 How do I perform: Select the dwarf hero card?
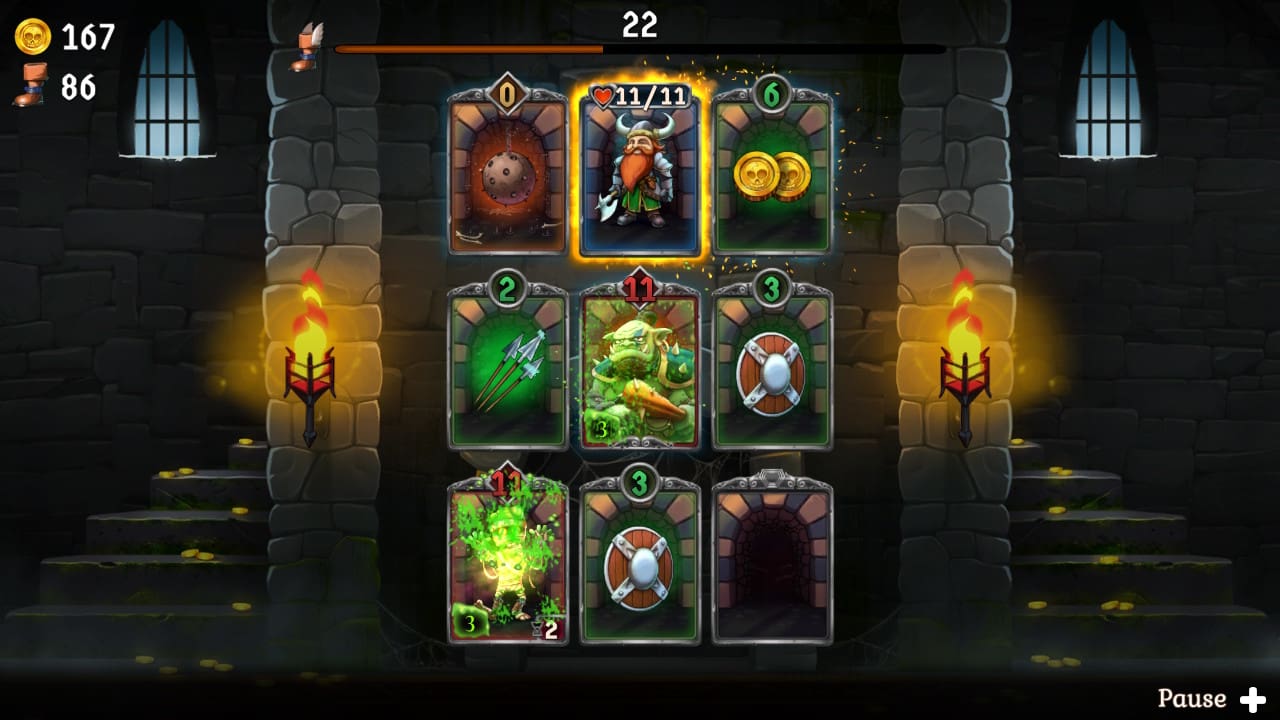click(x=639, y=175)
